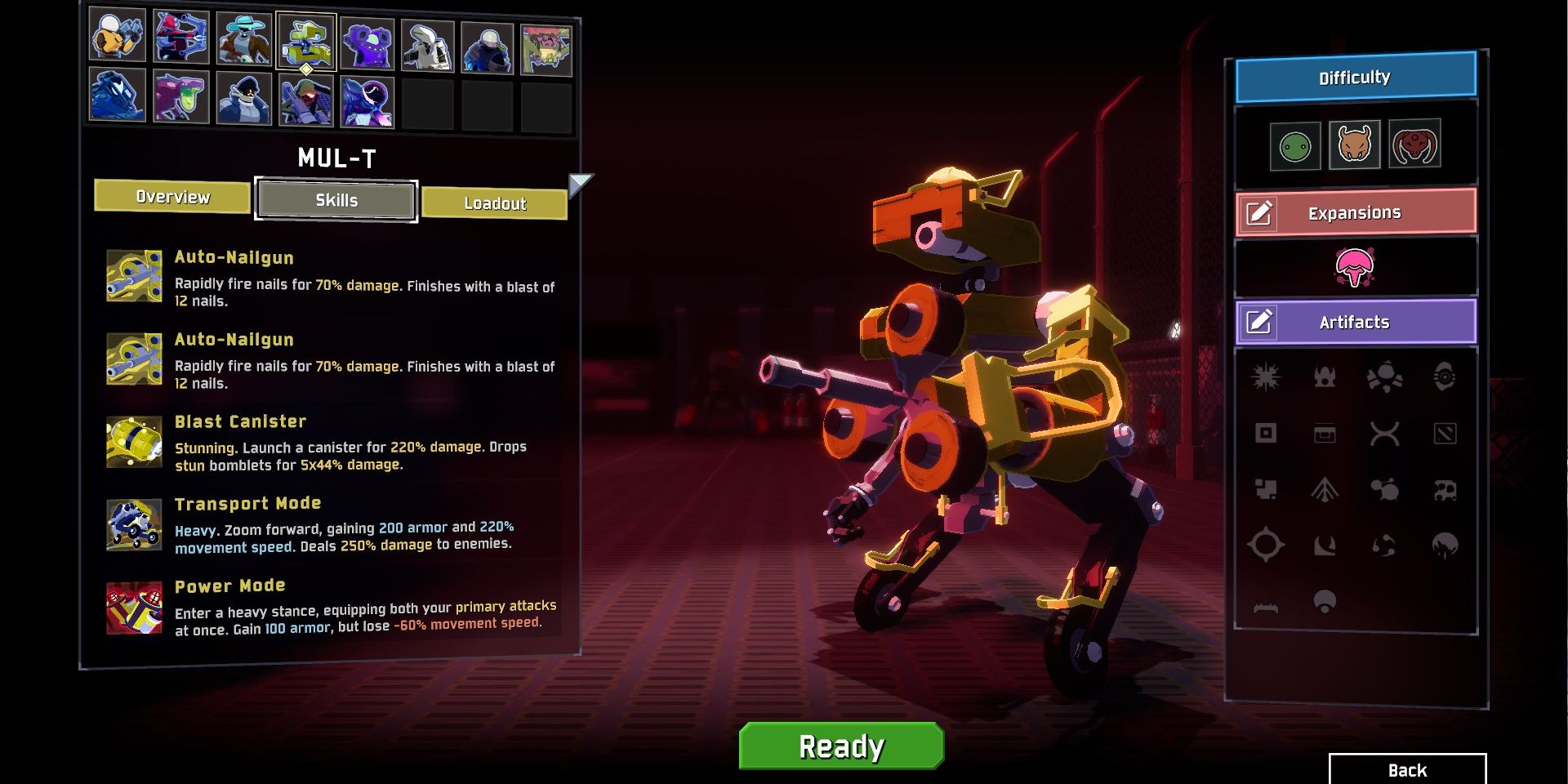
Task: Switch to the Overview tab
Action: (x=171, y=196)
